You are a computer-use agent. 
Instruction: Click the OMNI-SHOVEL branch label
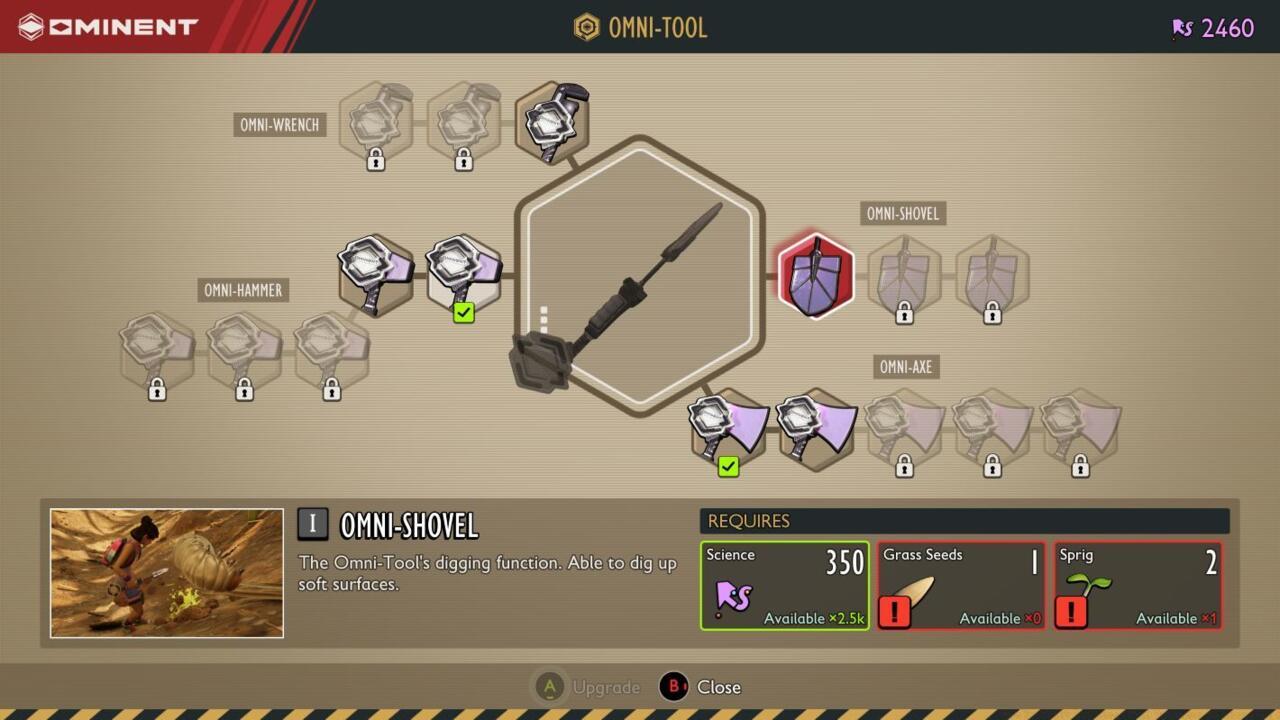(x=903, y=213)
